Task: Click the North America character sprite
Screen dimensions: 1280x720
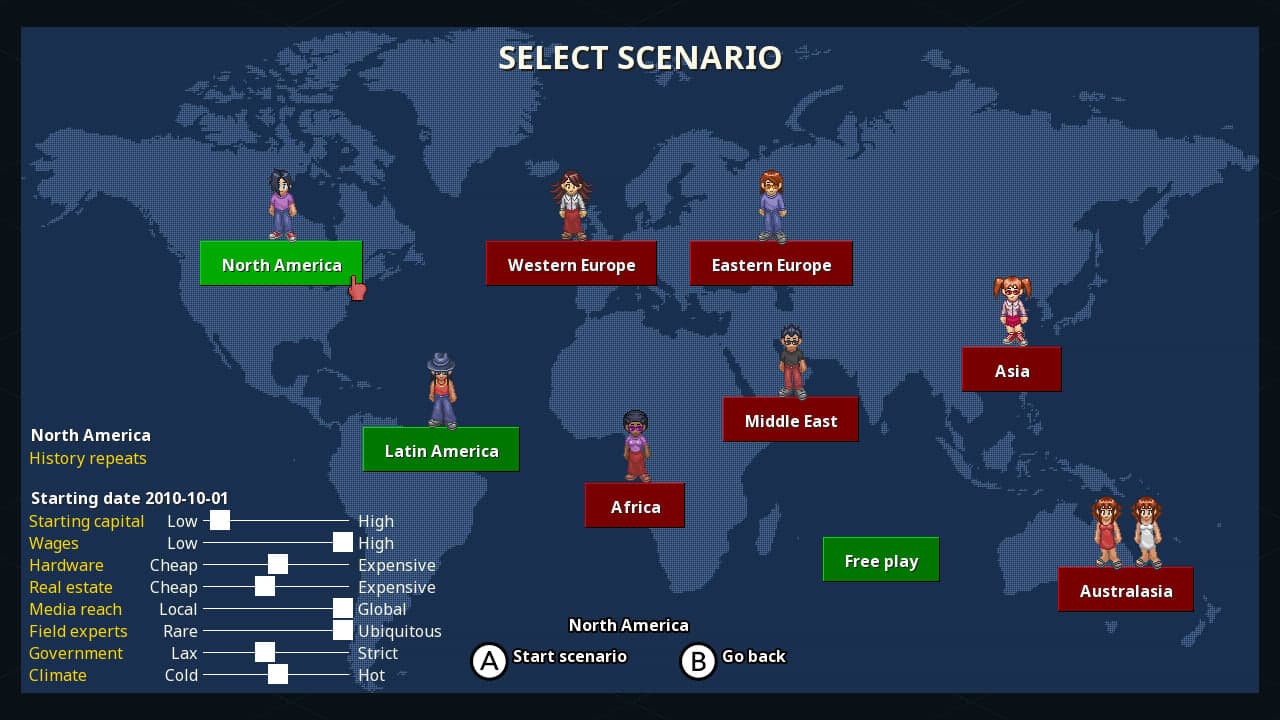Action: (281, 205)
